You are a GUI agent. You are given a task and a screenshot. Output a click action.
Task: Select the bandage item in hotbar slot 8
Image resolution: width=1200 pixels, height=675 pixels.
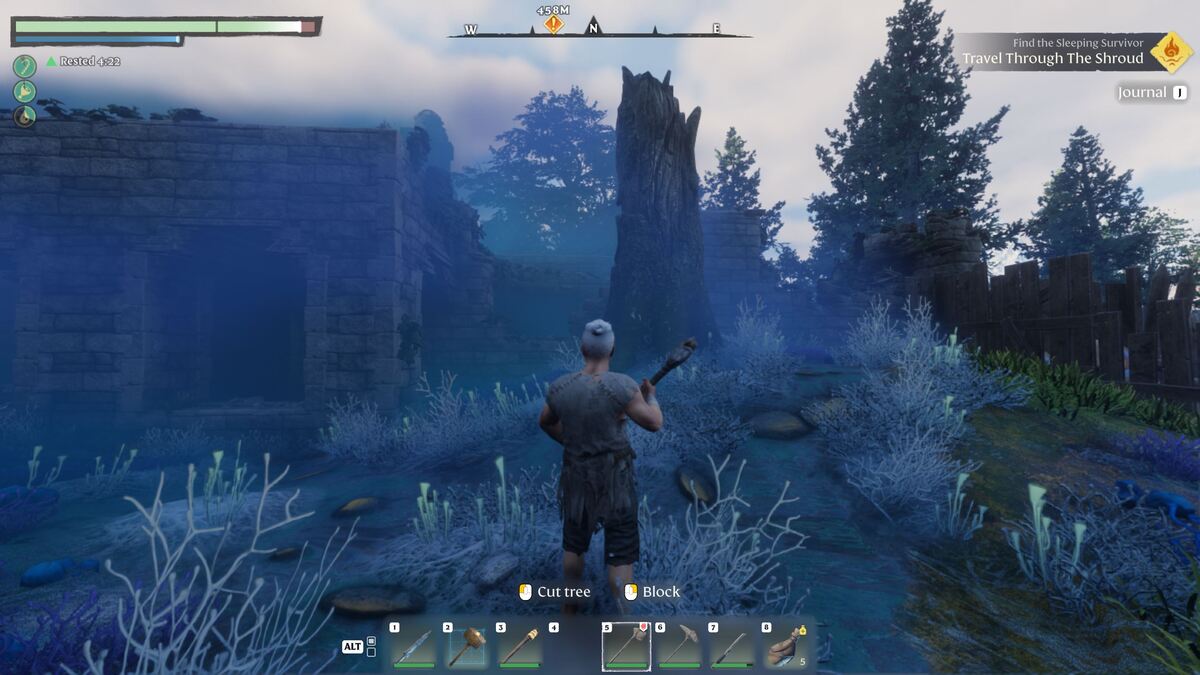pyautogui.click(x=786, y=646)
